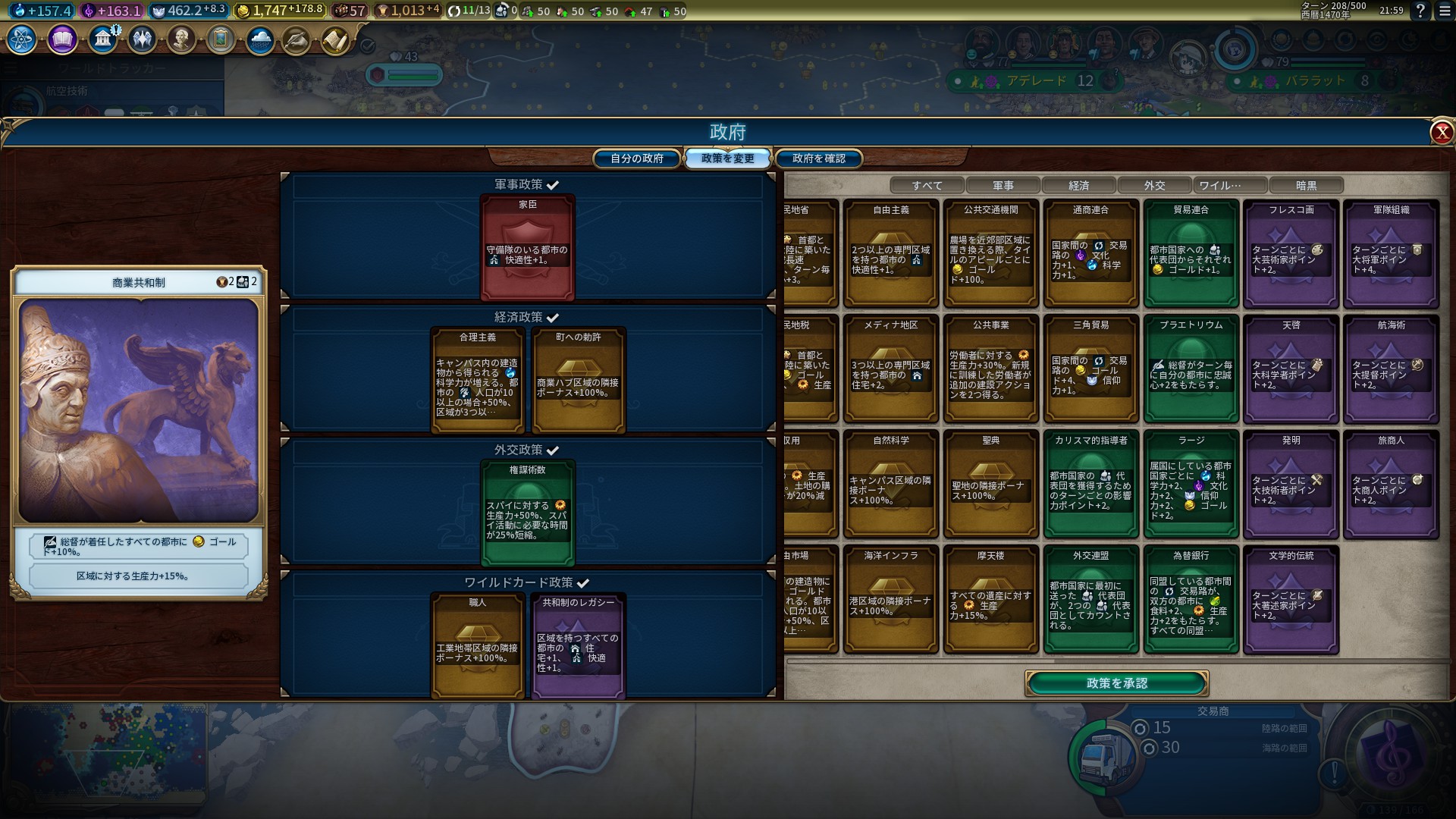
Task: Select the 為替銀行 policy card
Action: [x=1191, y=599]
